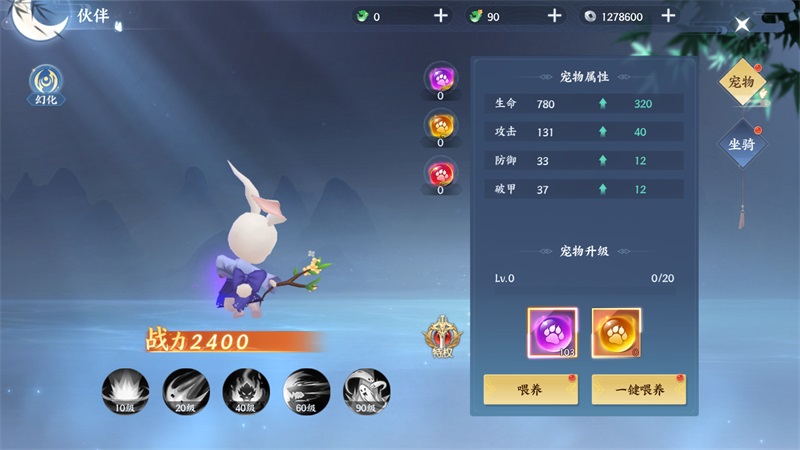Feed the pet with 喂养 button

529,390
